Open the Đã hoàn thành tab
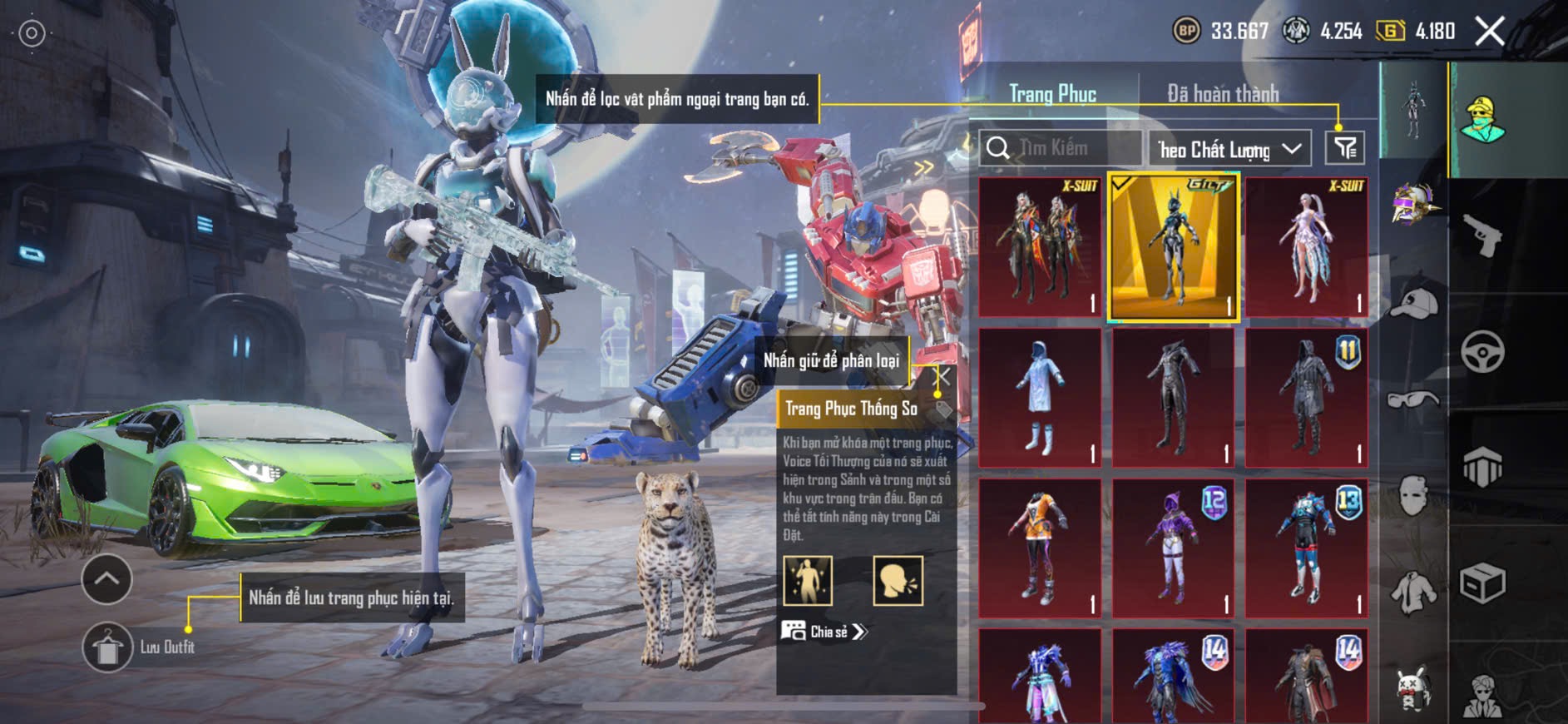This screenshot has height=724, width=1568. (x=1223, y=94)
